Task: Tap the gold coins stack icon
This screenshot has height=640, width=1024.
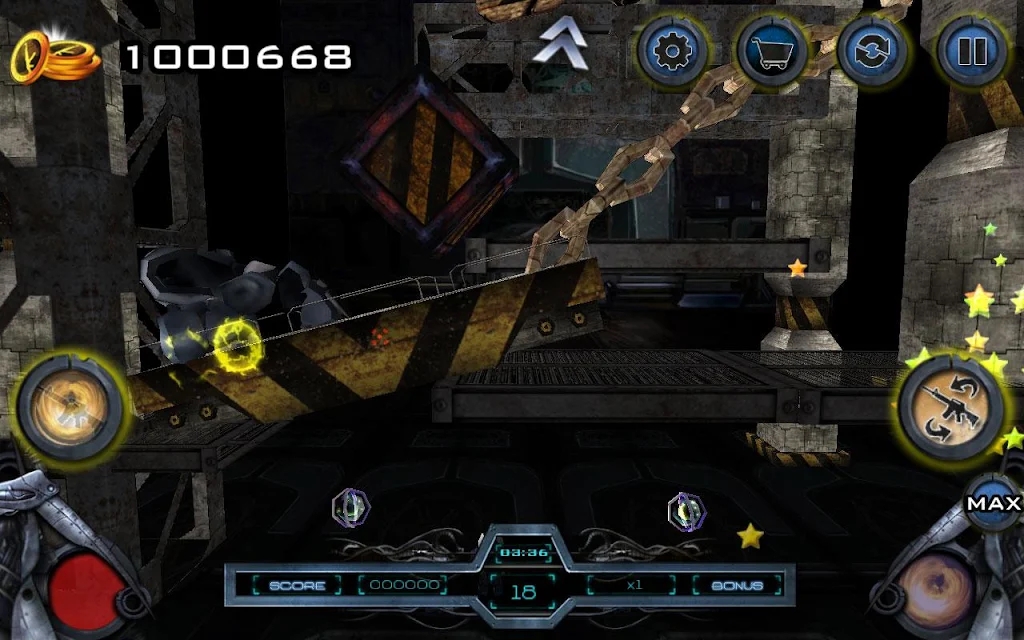Action: pyautogui.click(x=56, y=57)
